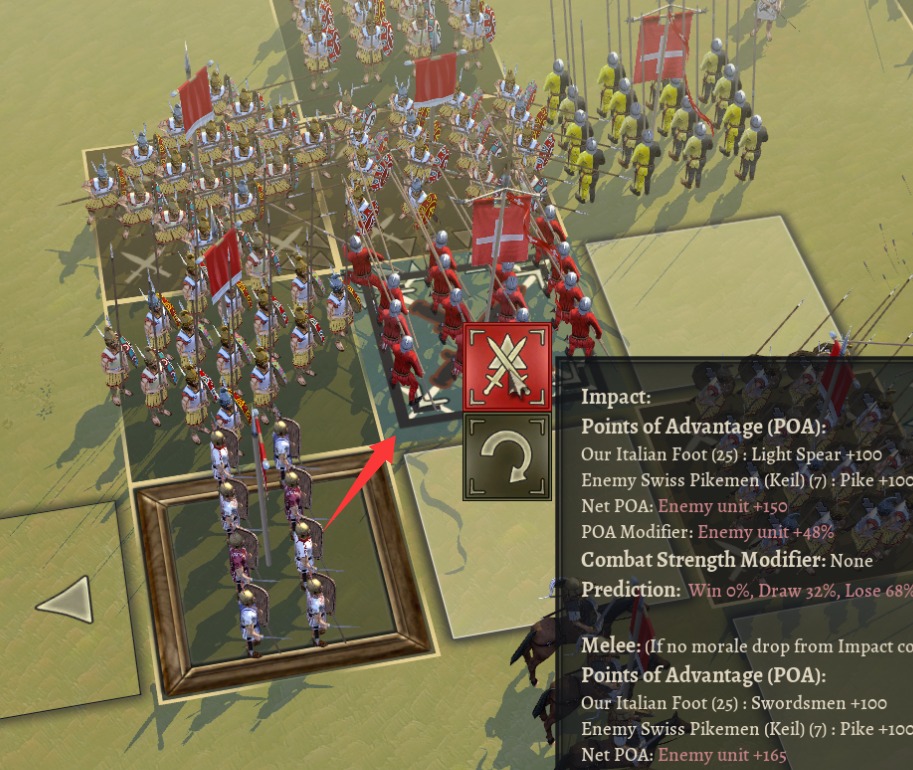Select the curved-arrow turn unit button
913x770 pixels.
pos(507,456)
